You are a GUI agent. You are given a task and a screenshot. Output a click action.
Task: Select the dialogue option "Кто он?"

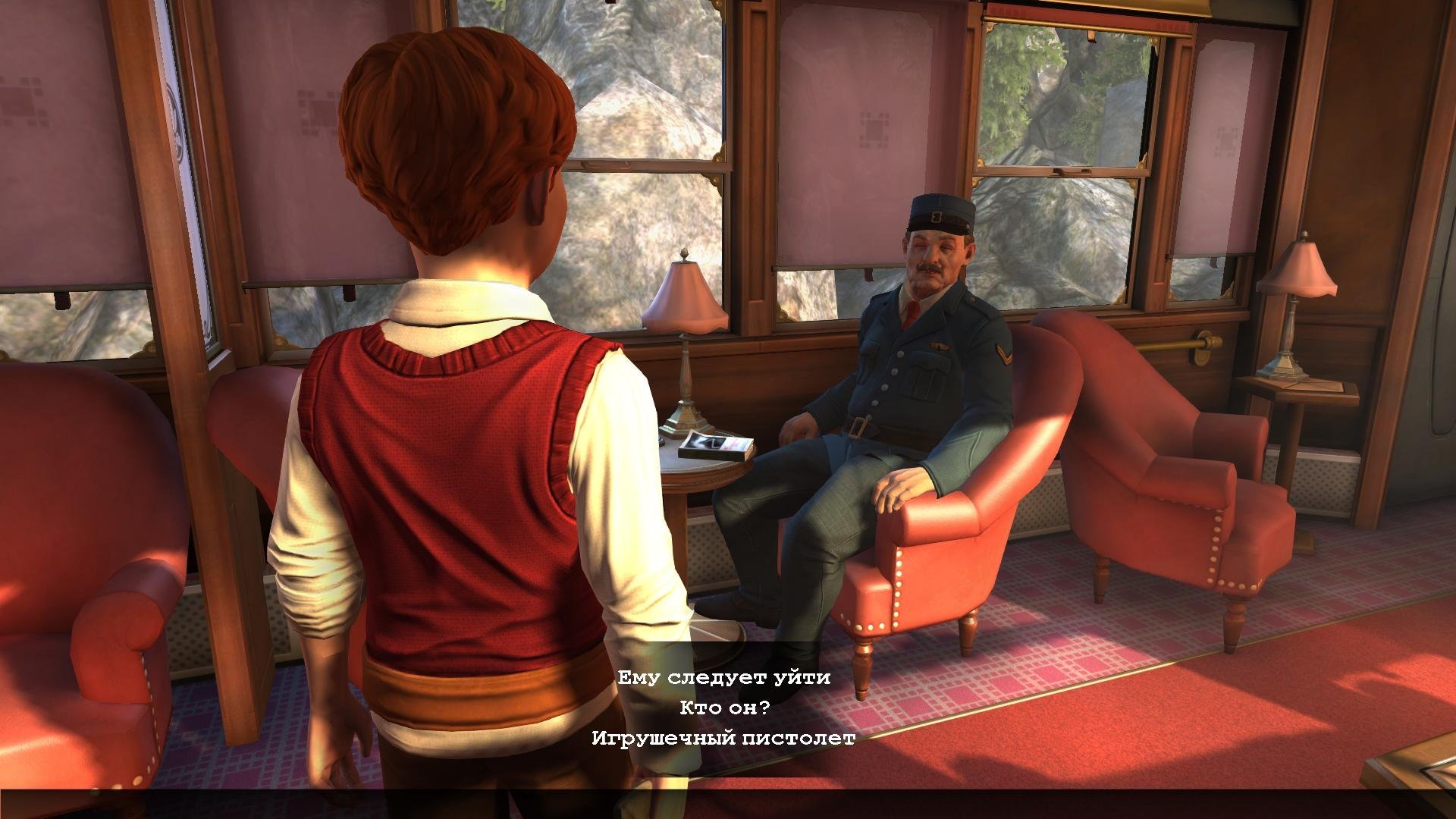(x=724, y=708)
